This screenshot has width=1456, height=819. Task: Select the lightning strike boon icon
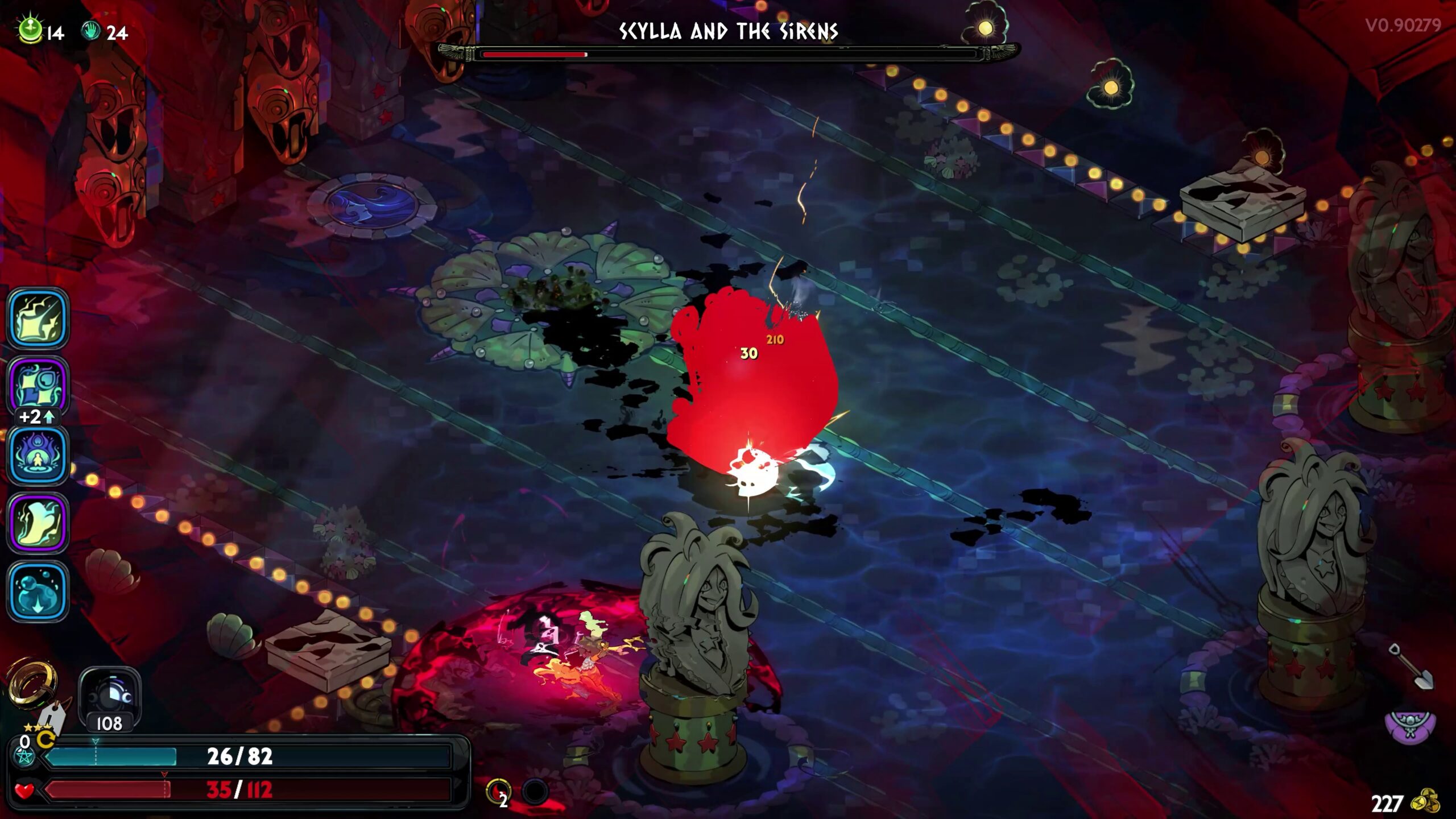[38, 318]
